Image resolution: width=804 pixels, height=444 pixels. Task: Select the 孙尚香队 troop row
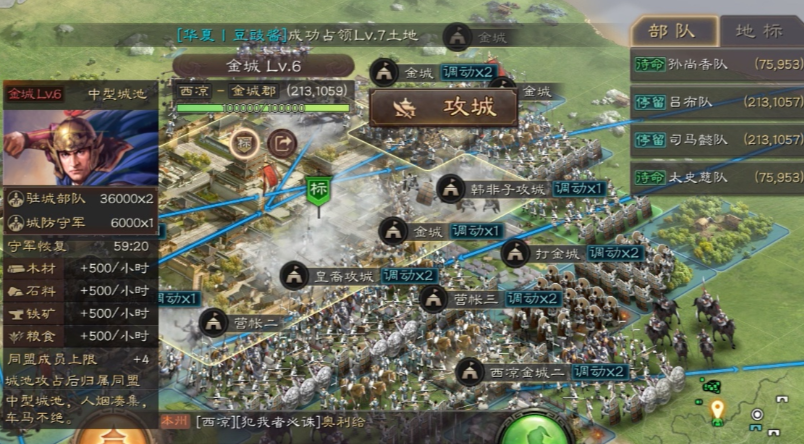(x=718, y=65)
